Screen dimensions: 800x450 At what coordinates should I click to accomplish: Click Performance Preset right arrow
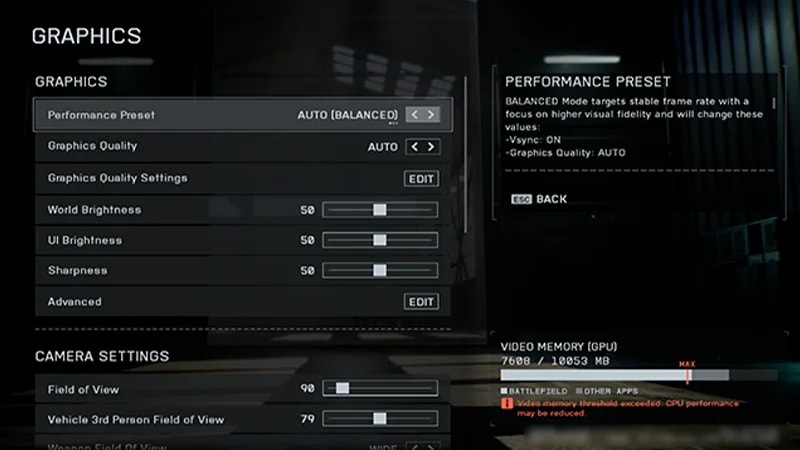tap(431, 115)
